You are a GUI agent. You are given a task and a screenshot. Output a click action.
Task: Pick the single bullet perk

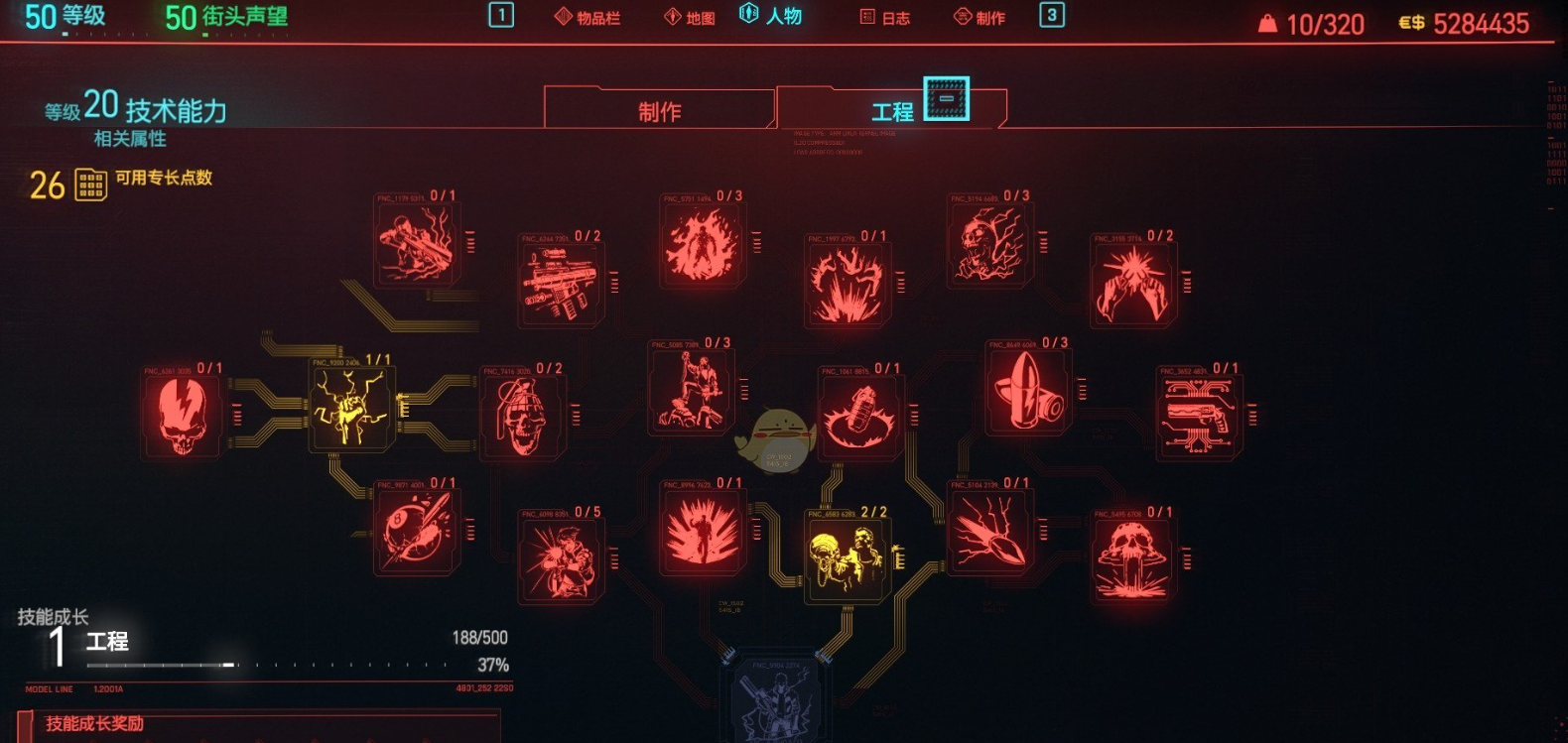tap(1027, 392)
